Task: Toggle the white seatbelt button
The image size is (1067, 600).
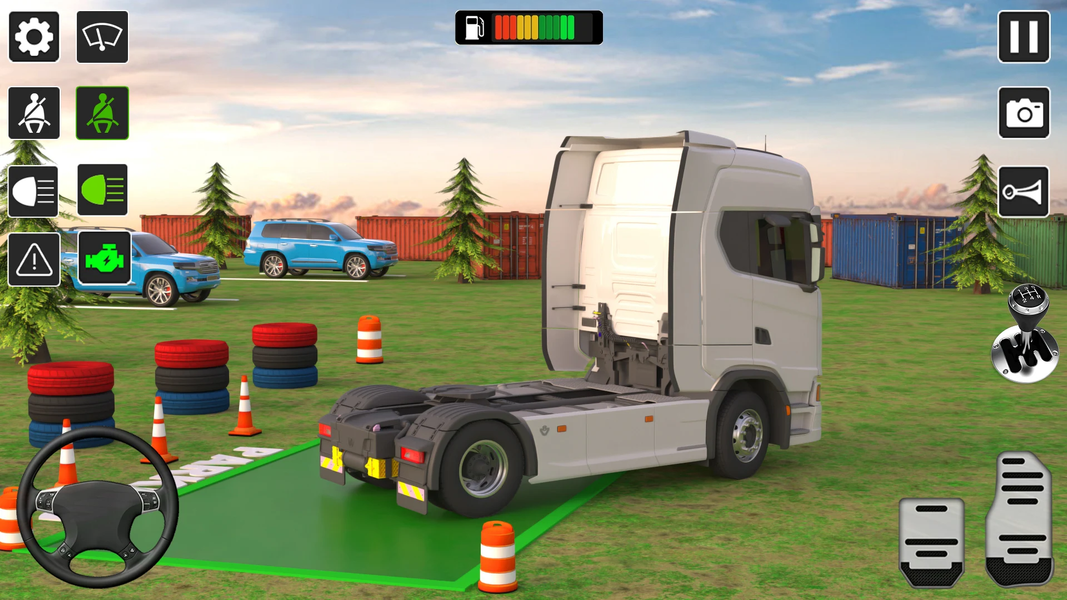Action: pyautogui.click(x=34, y=113)
